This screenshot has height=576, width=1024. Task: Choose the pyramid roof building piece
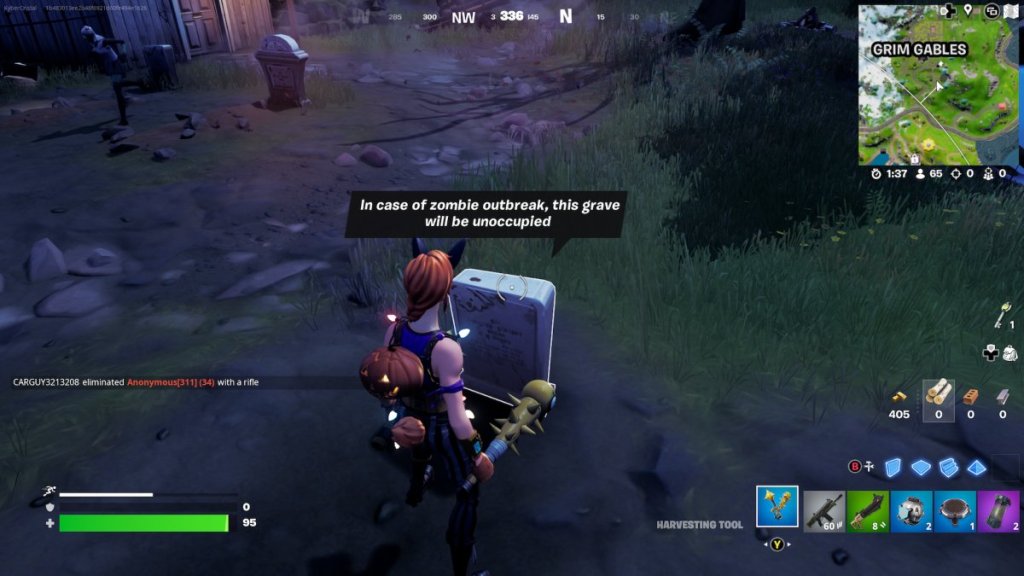pyautogui.click(x=977, y=467)
